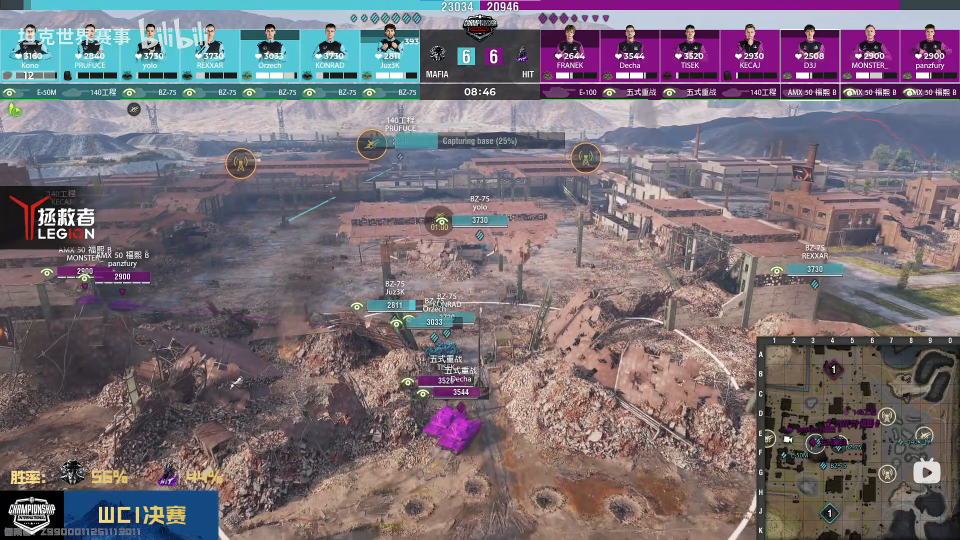This screenshot has width=960, height=540.
Task: Click the purple base marker on minimap
Action: click(831, 370)
